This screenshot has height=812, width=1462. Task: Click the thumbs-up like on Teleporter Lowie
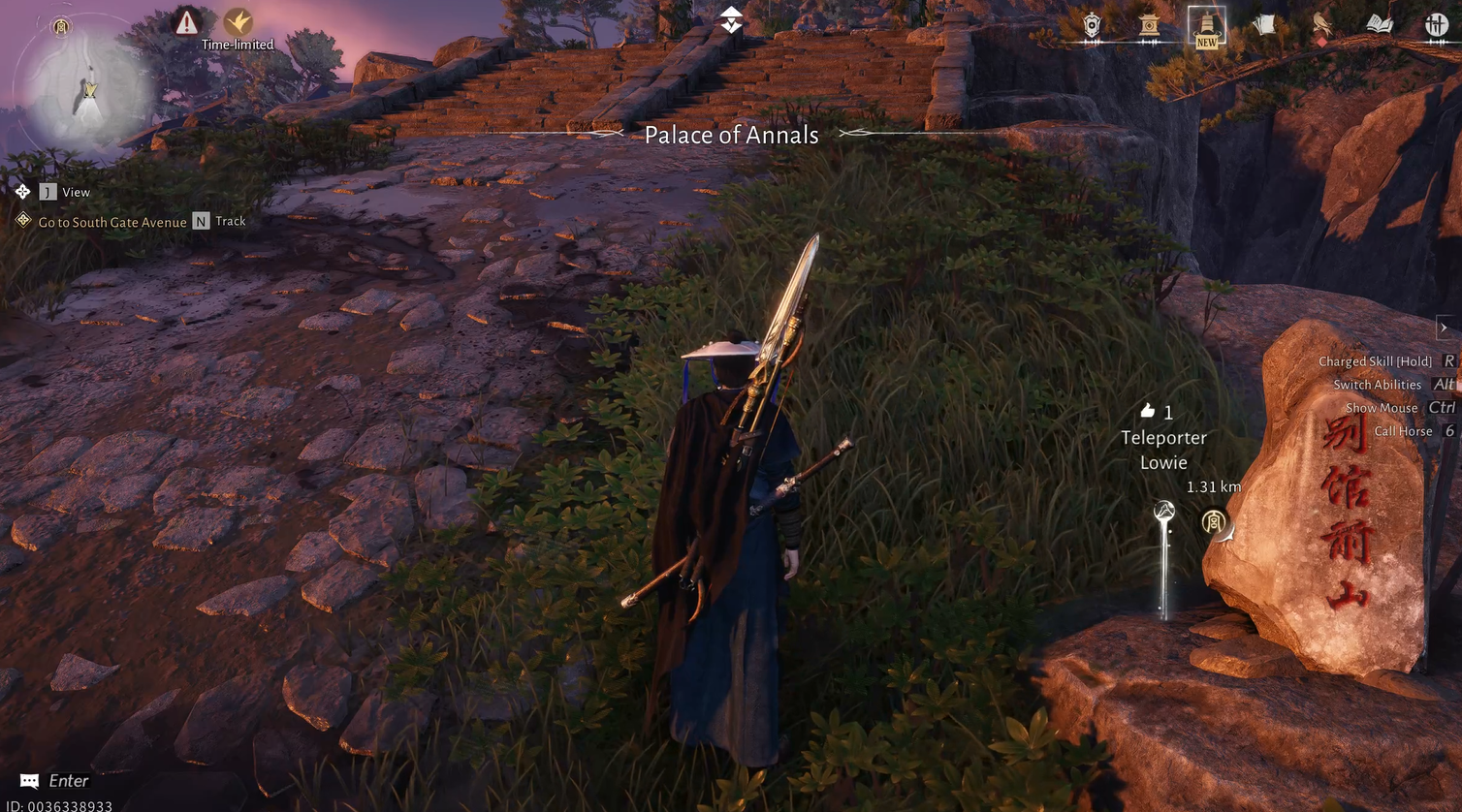click(1147, 412)
